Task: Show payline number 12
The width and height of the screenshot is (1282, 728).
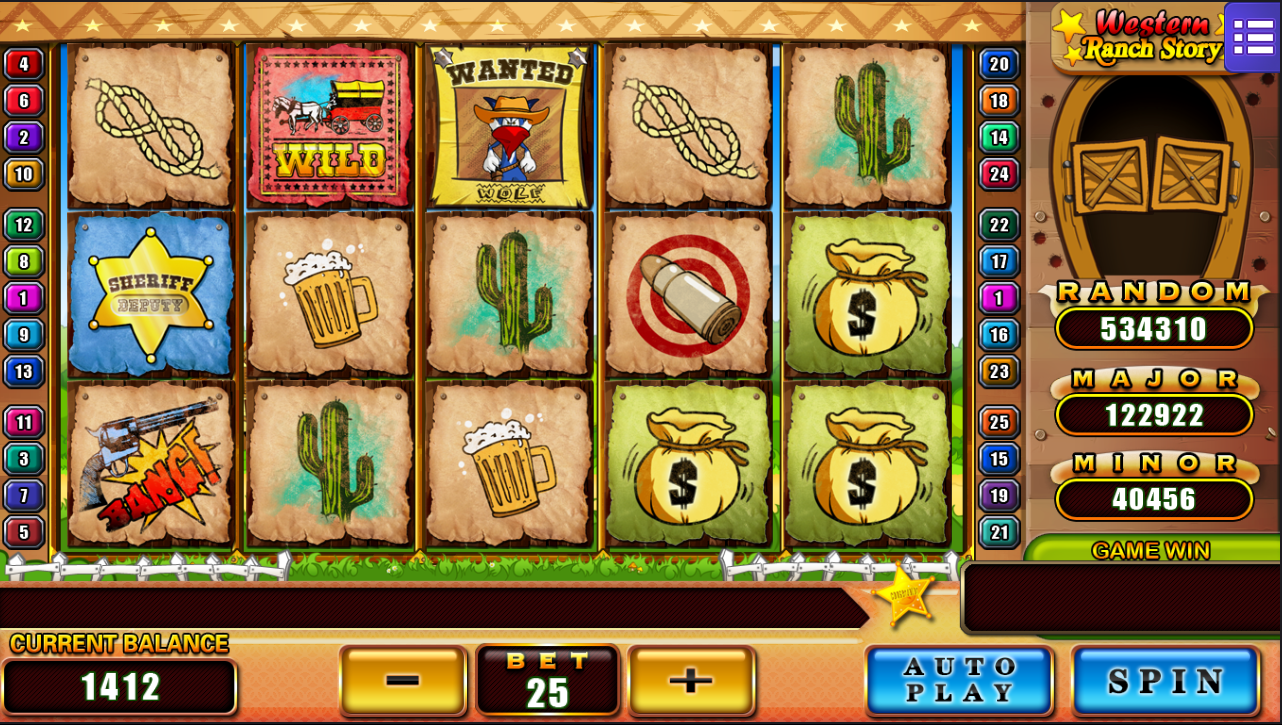Action: tap(23, 225)
